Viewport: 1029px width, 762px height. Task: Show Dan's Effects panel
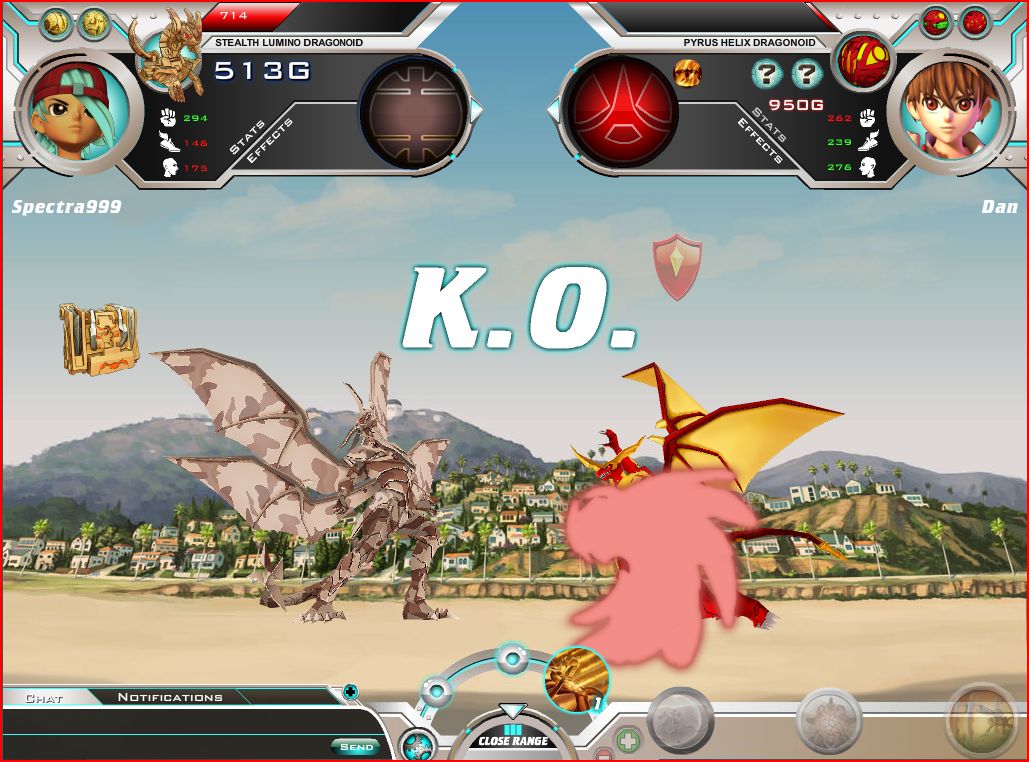(x=761, y=141)
